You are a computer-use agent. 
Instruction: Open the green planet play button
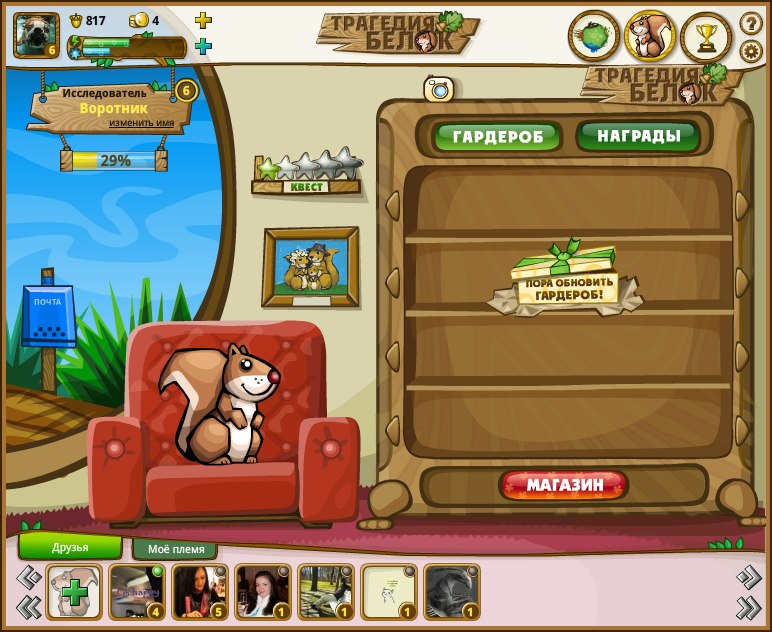point(594,37)
